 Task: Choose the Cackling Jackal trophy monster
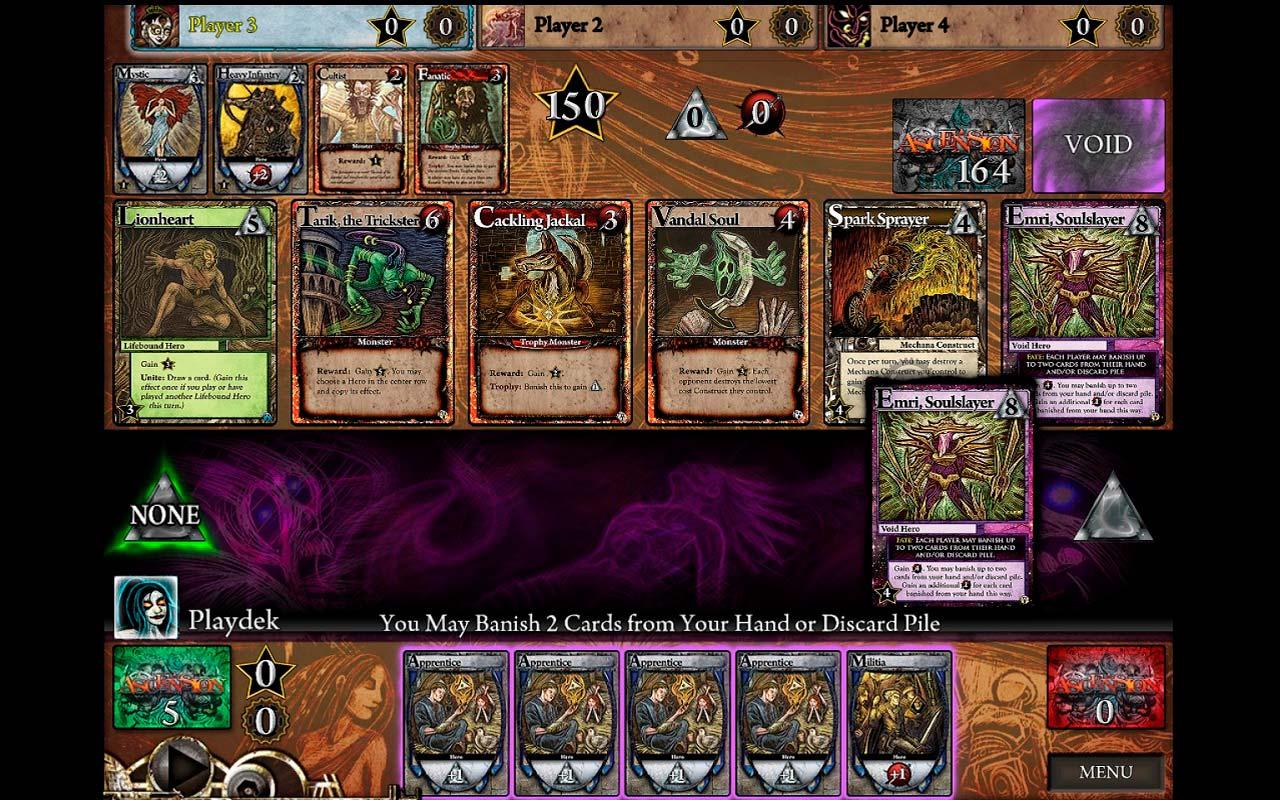click(x=549, y=312)
